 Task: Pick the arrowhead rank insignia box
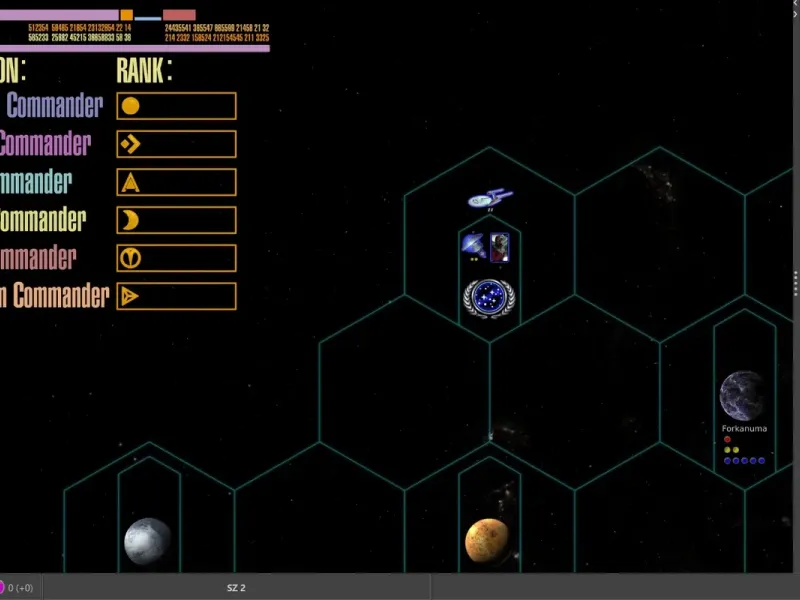176,296
